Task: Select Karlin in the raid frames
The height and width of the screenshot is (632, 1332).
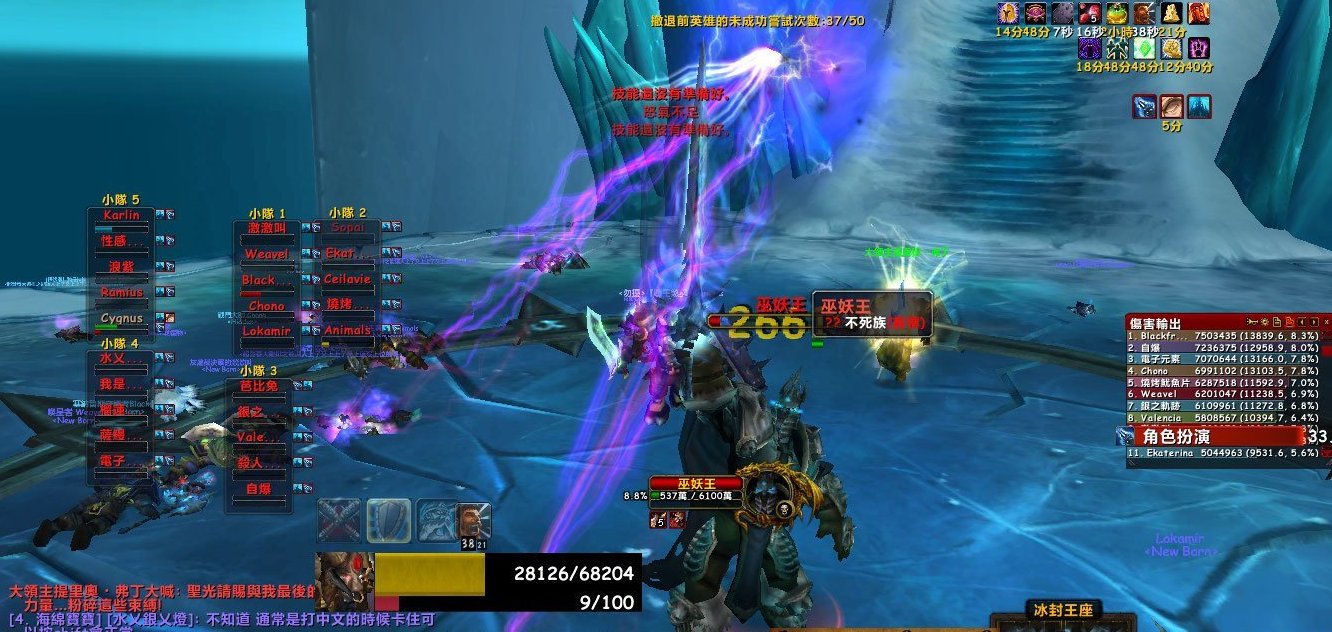Action: [121, 216]
